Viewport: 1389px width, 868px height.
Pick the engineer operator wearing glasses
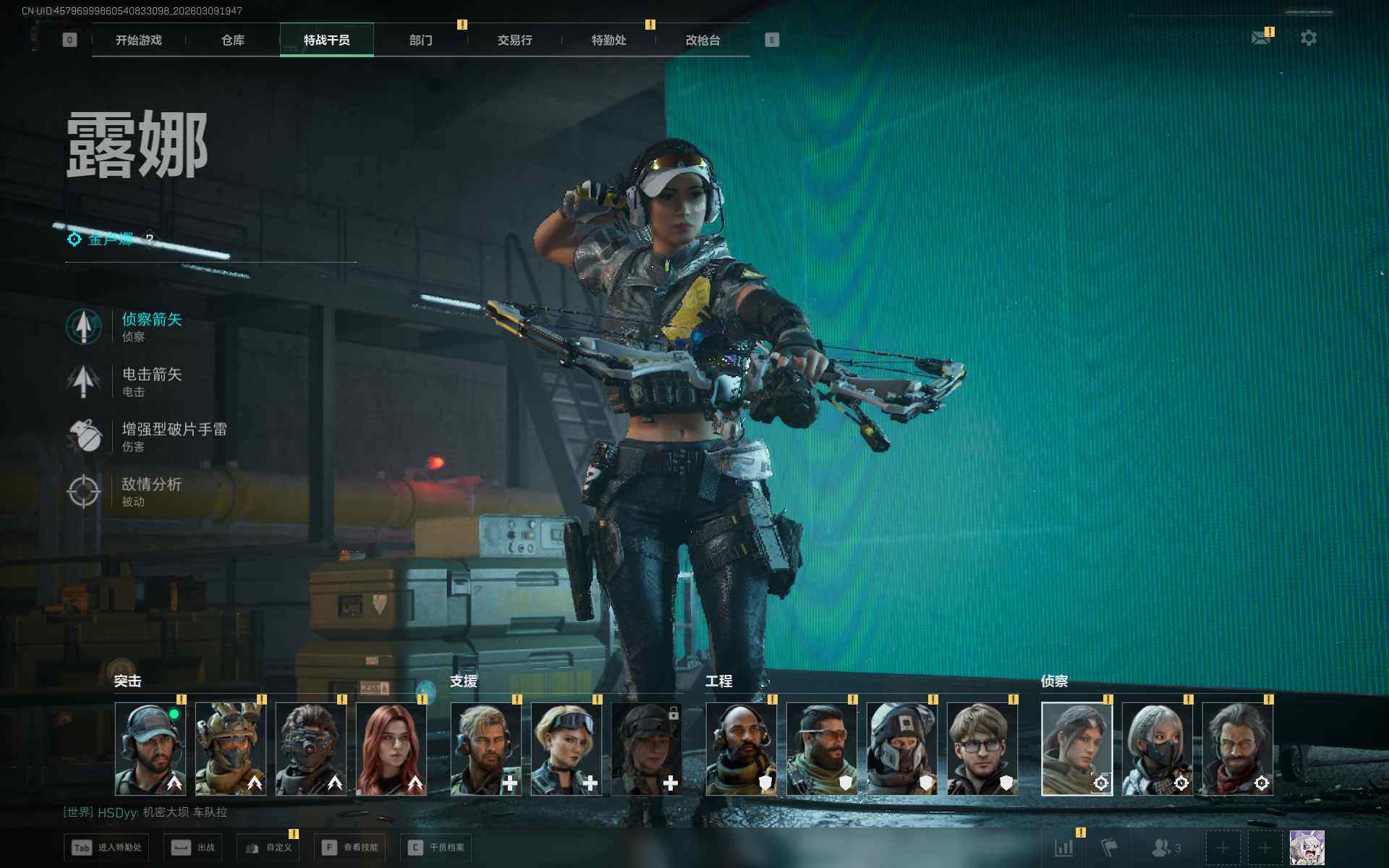click(x=982, y=749)
